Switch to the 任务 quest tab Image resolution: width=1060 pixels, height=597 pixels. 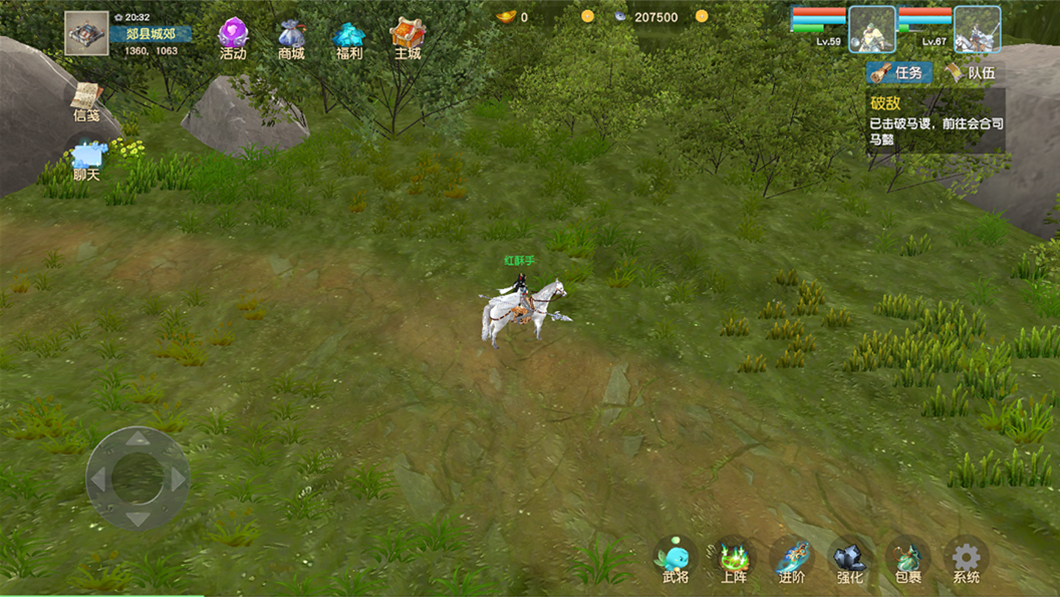[899, 73]
